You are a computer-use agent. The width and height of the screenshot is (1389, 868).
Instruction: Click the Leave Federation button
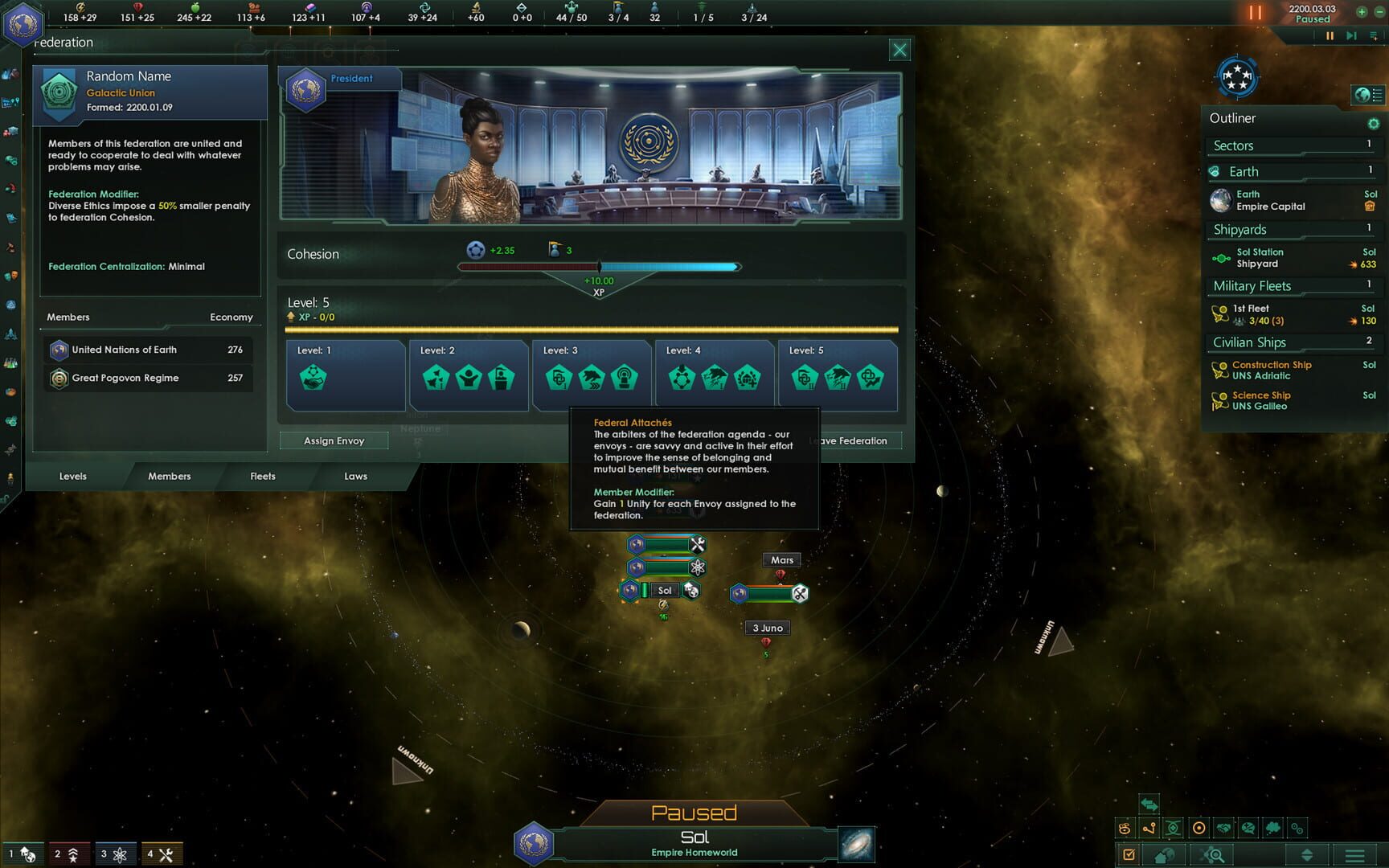[x=851, y=440]
